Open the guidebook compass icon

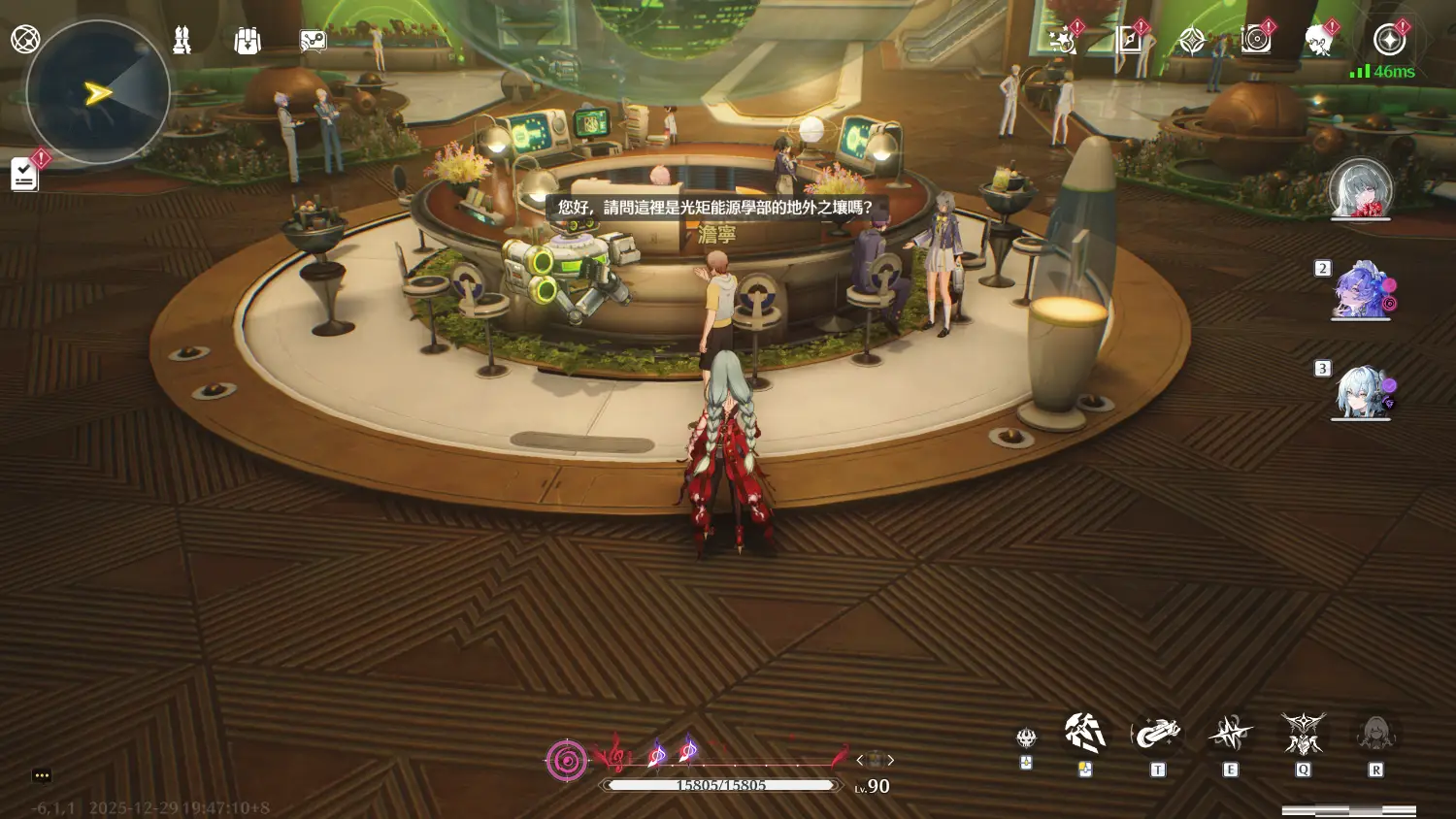coord(1129,40)
